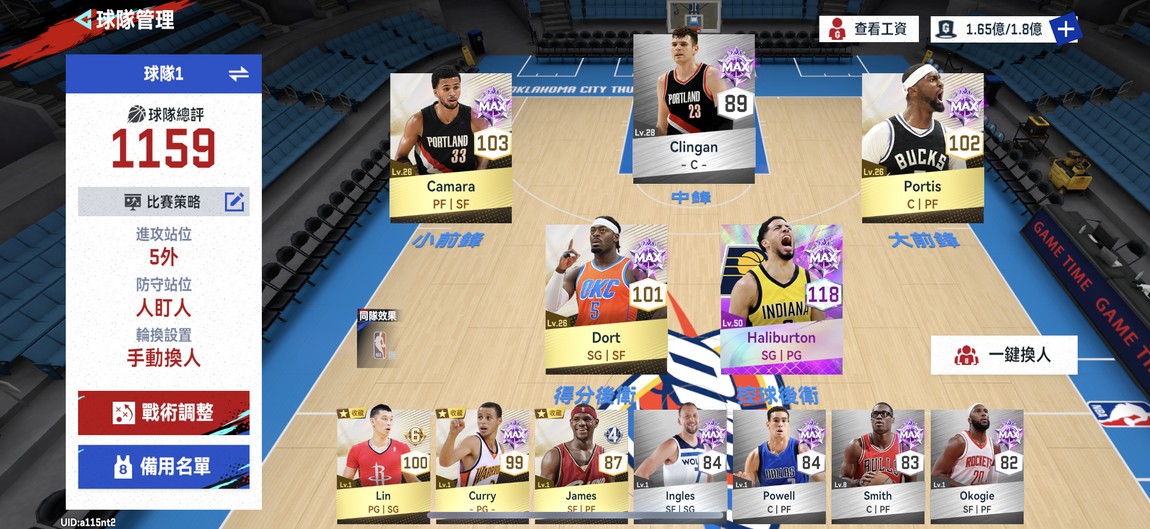
Task: Pick the James bench card
Action: coord(581,465)
